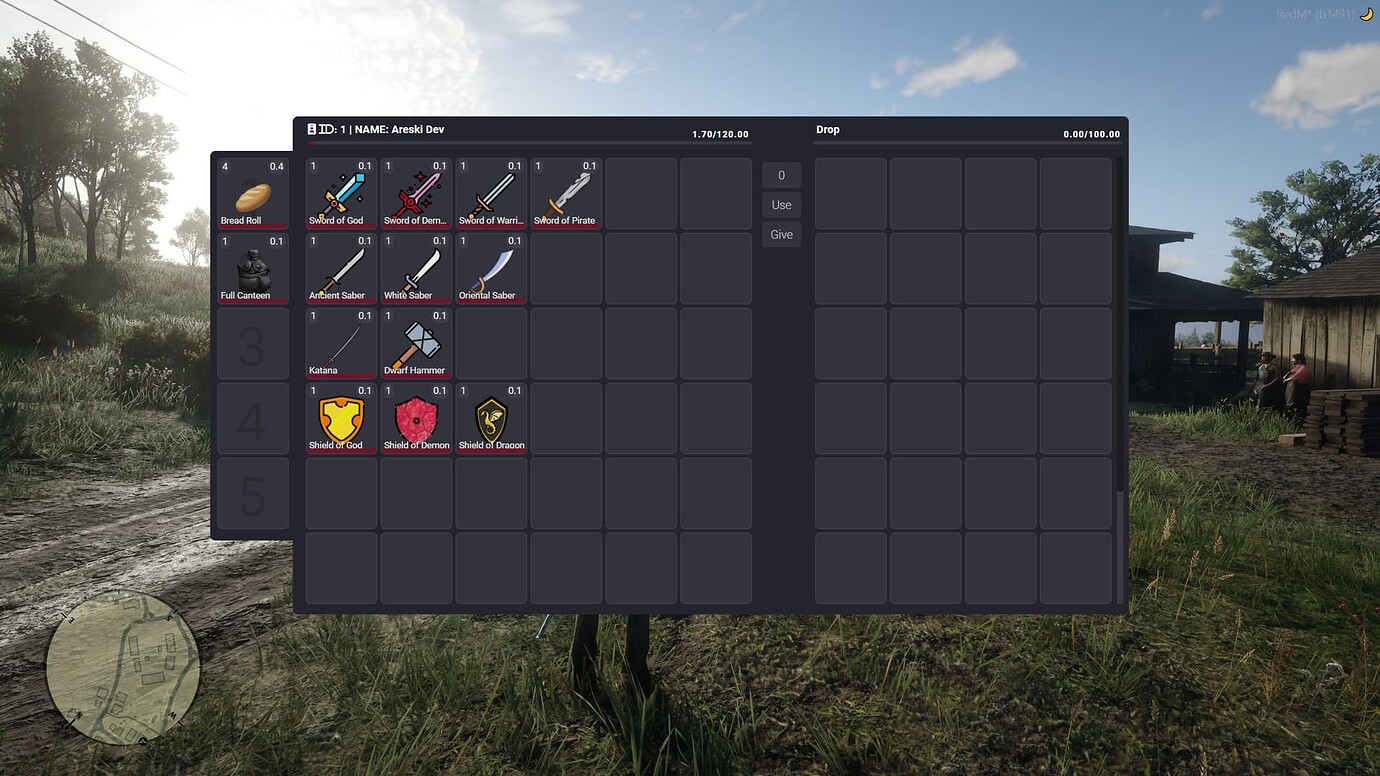Select the Oriental Saber icon
The height and width of the screenshot is (776, 1380).
490,267
